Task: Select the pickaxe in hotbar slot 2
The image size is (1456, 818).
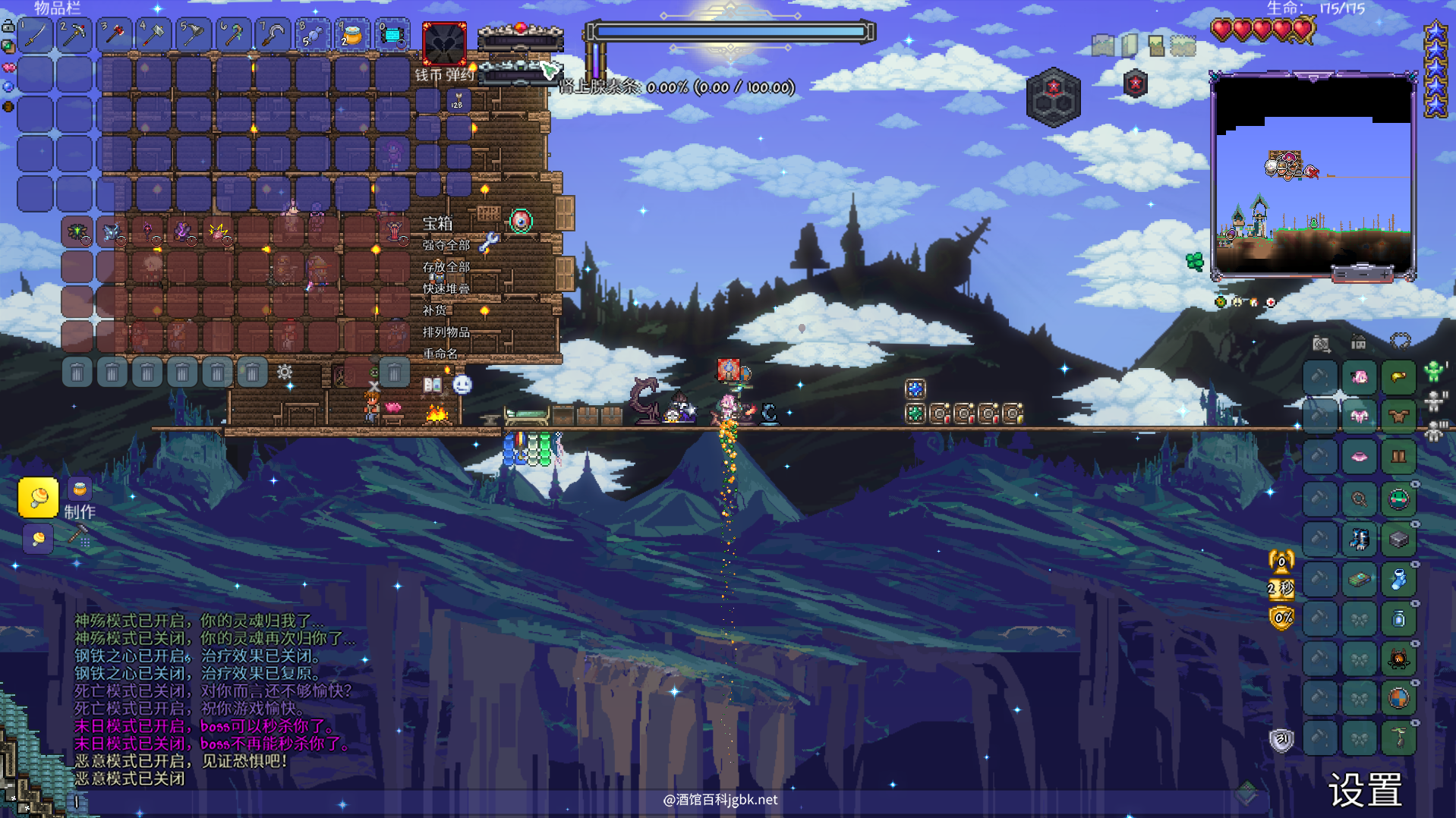Action: tap(74, 35)
